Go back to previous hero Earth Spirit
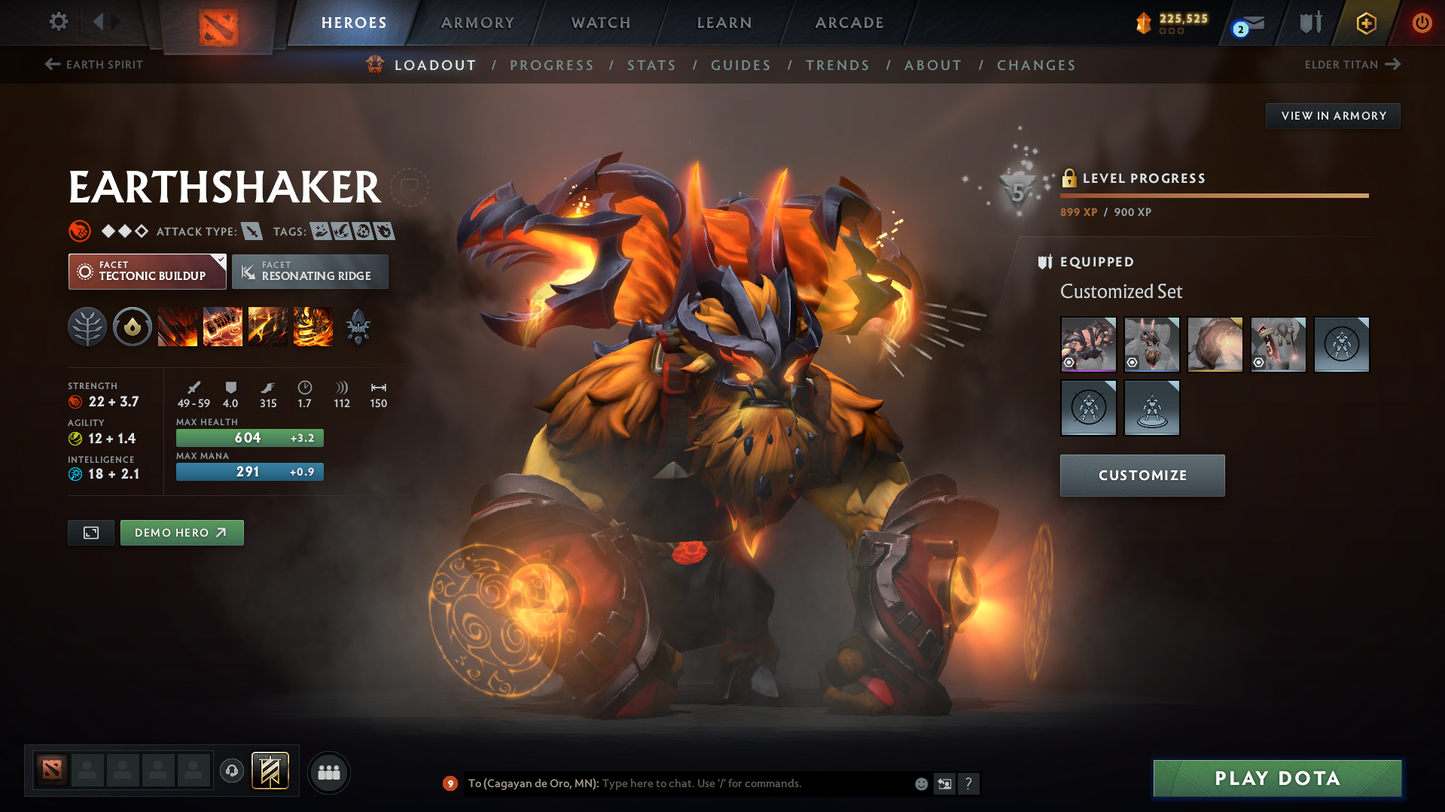1445x812 pixels. pos(95,65)
